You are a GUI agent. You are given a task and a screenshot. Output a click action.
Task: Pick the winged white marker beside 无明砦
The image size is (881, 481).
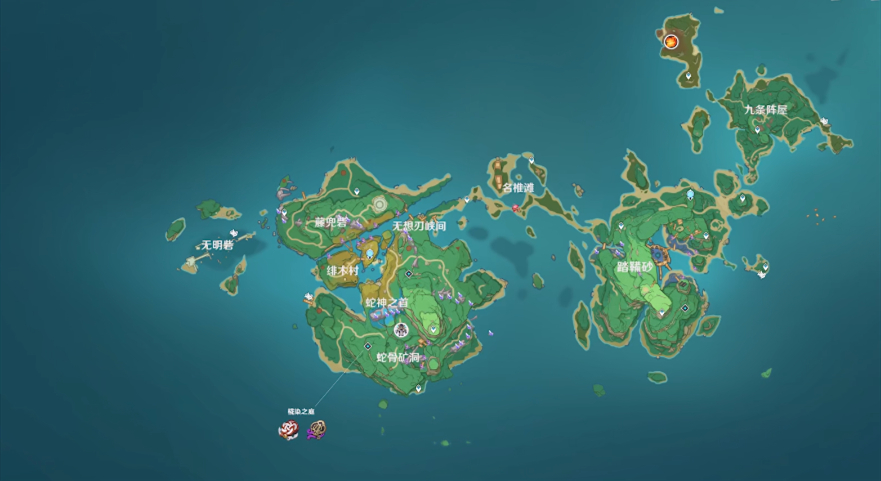(x=234, y=233)
